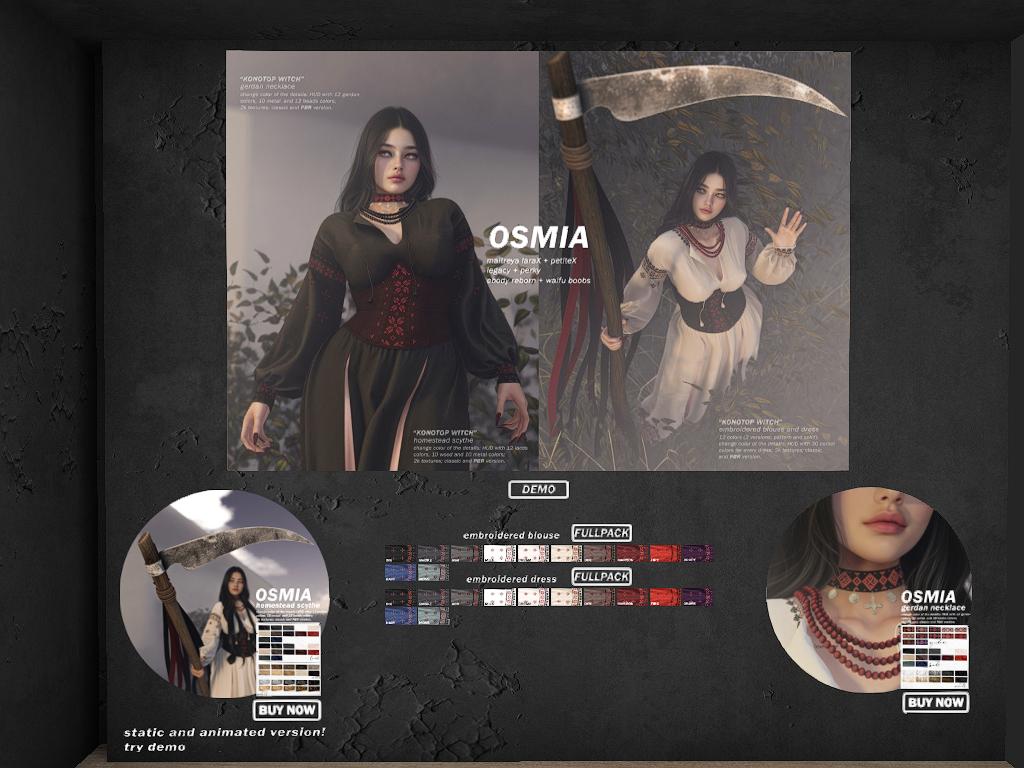Select the black embroidered blouse swatch

(400, 553)
